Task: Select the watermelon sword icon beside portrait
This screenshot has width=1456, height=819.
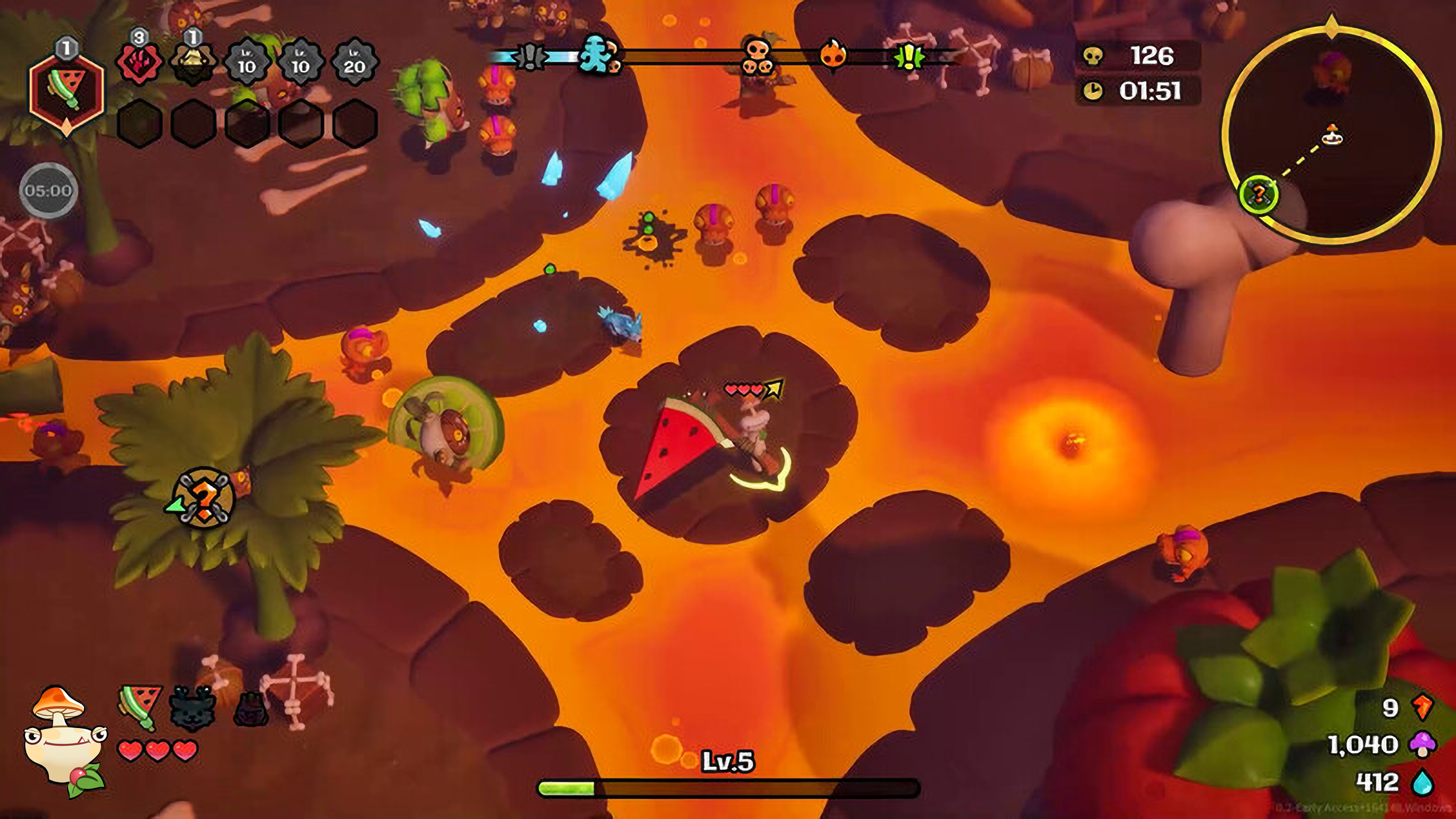Action: [x=139, y=706]
